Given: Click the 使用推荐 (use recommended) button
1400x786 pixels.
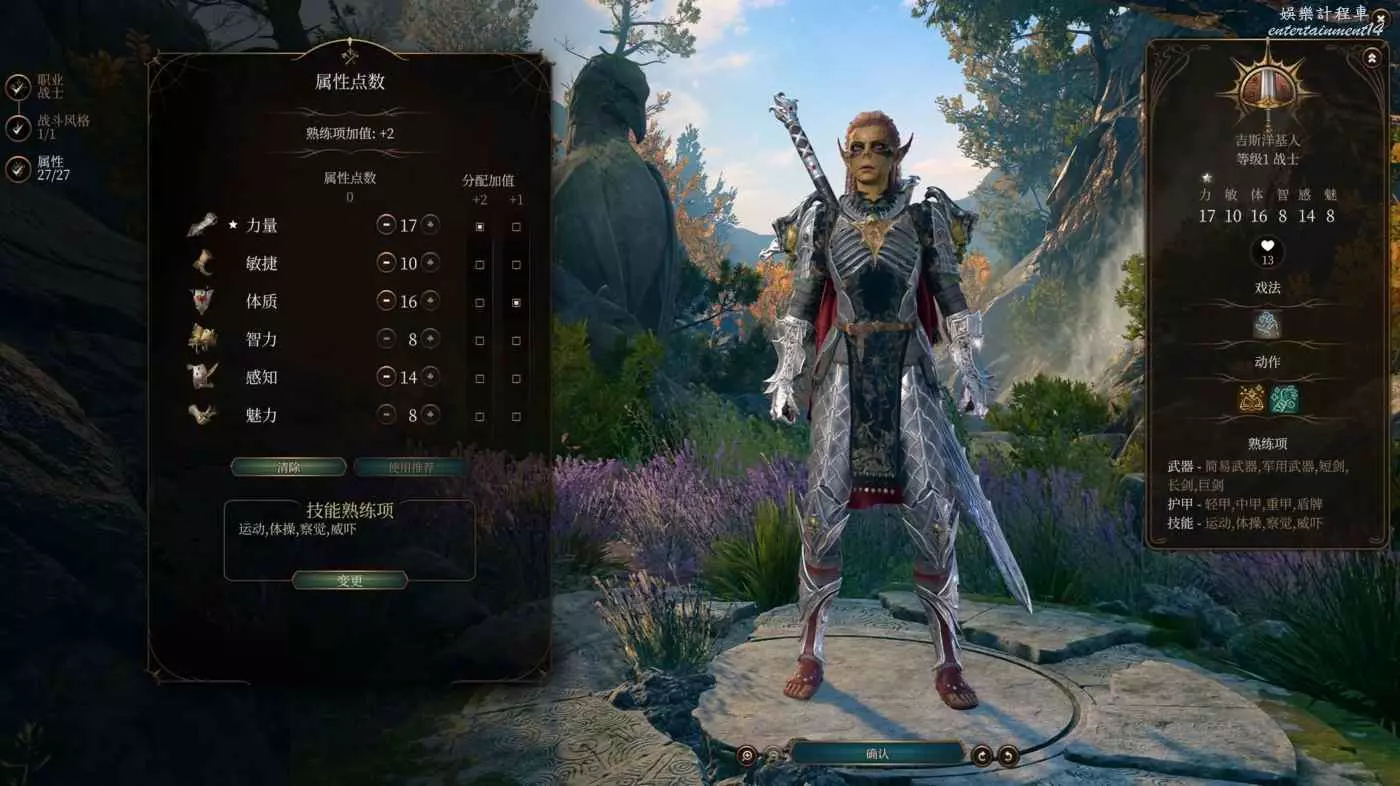Looking at the screenshot, I should pyautogui.click(x=409, y=467).
